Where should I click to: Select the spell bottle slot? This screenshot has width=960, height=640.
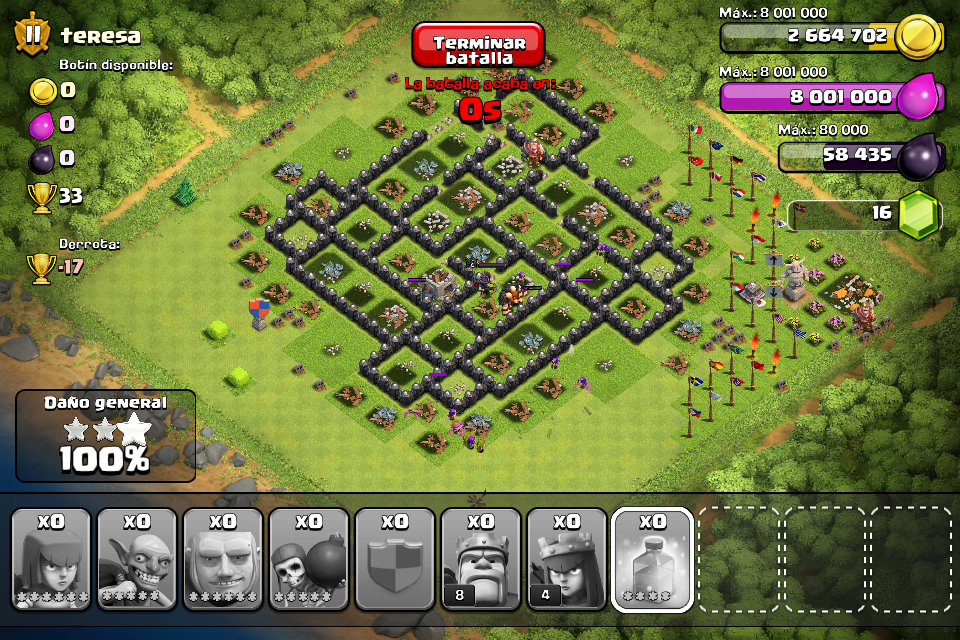(x=653, y=559)
